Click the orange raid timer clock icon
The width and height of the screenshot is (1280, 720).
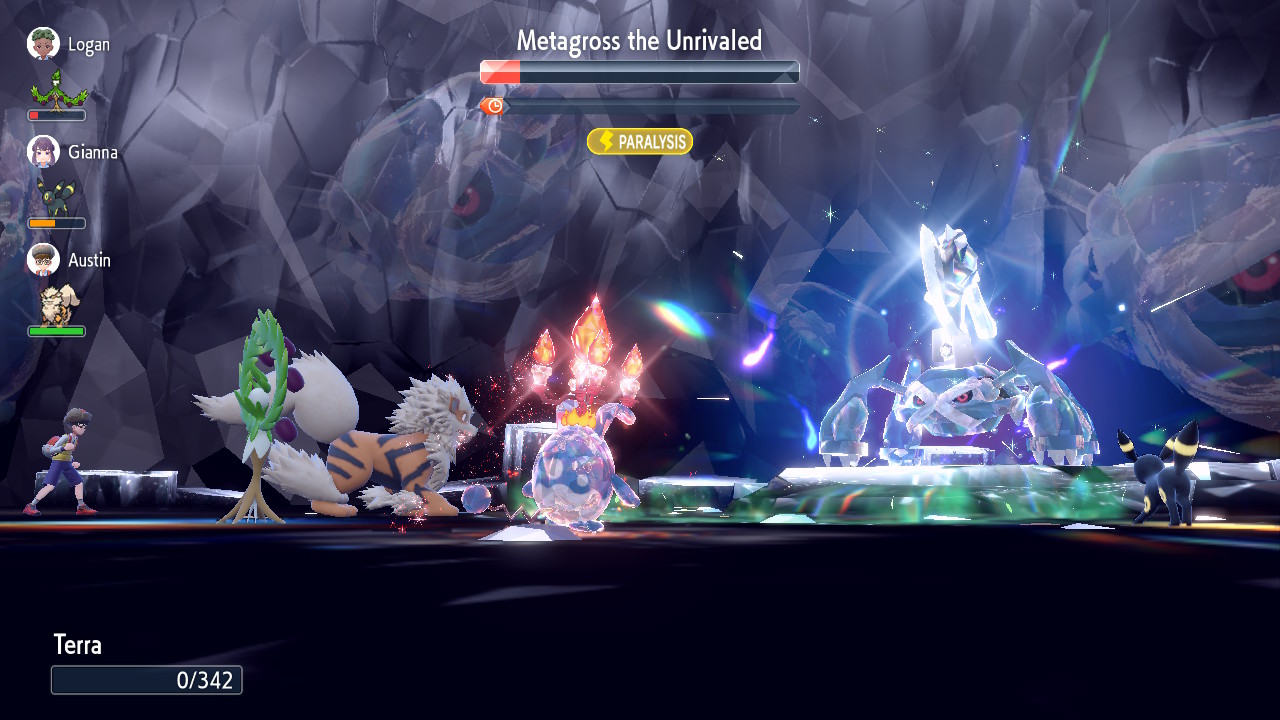tap(494, 106)
